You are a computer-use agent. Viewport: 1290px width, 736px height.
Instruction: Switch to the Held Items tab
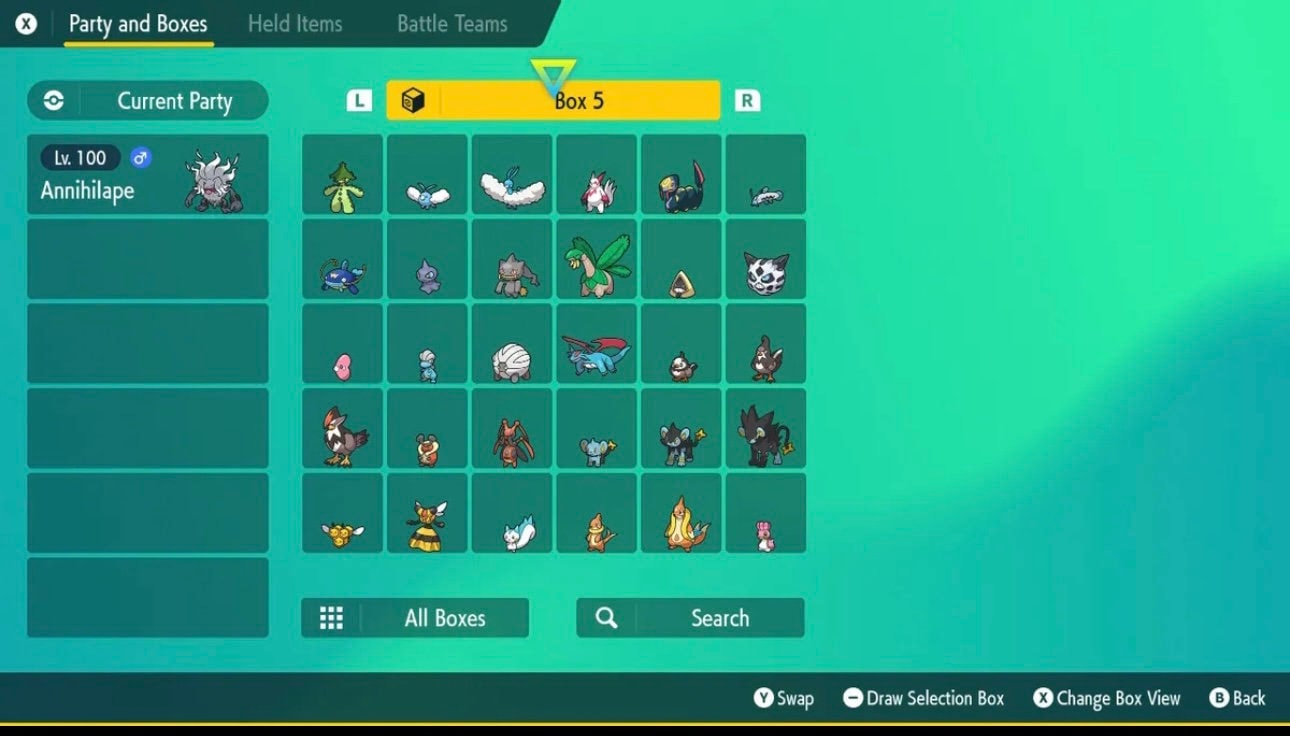tap(295, 24)
